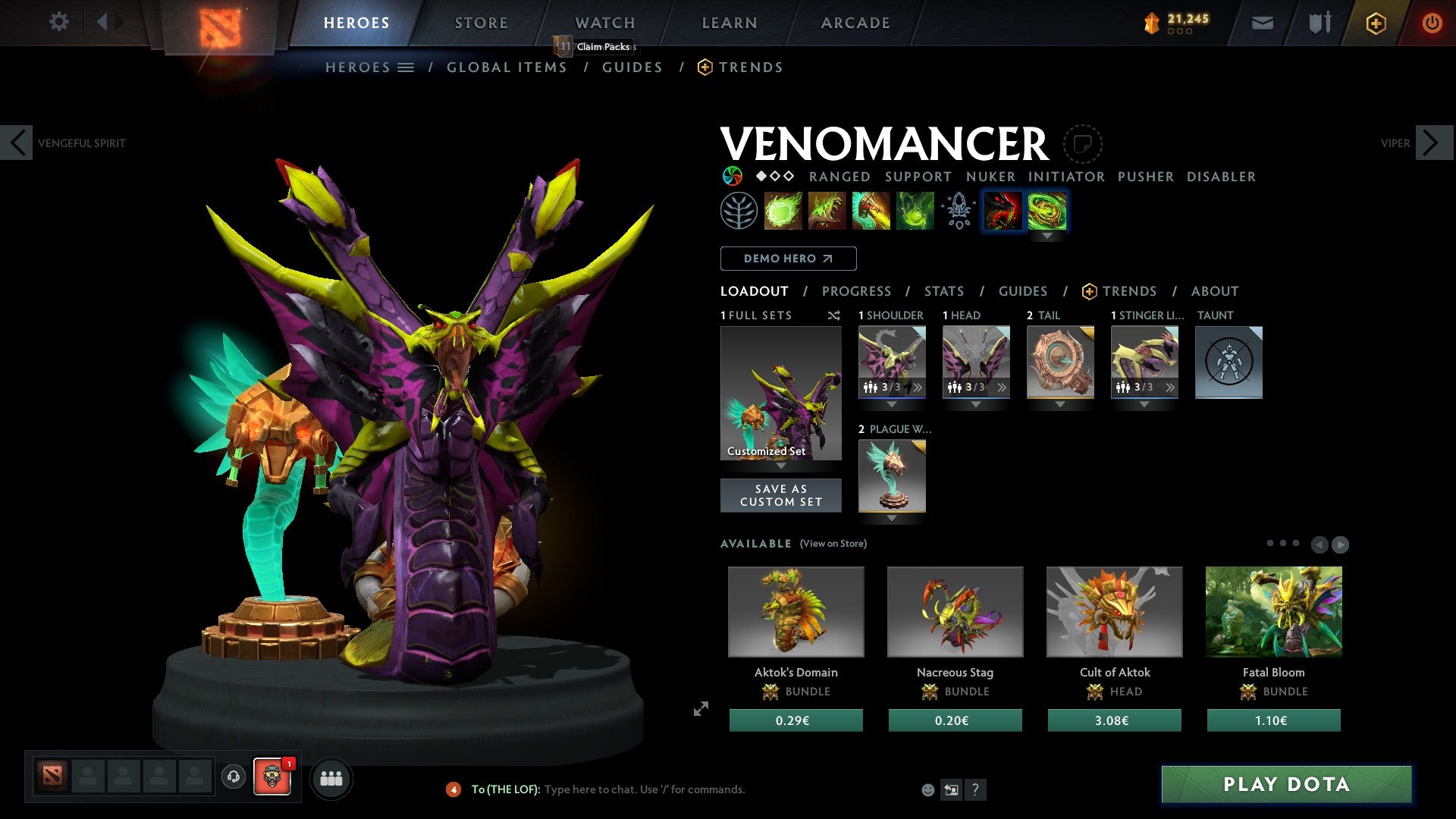Select the Fatal Bloom bundle thumbnail

pos(1273,611)
